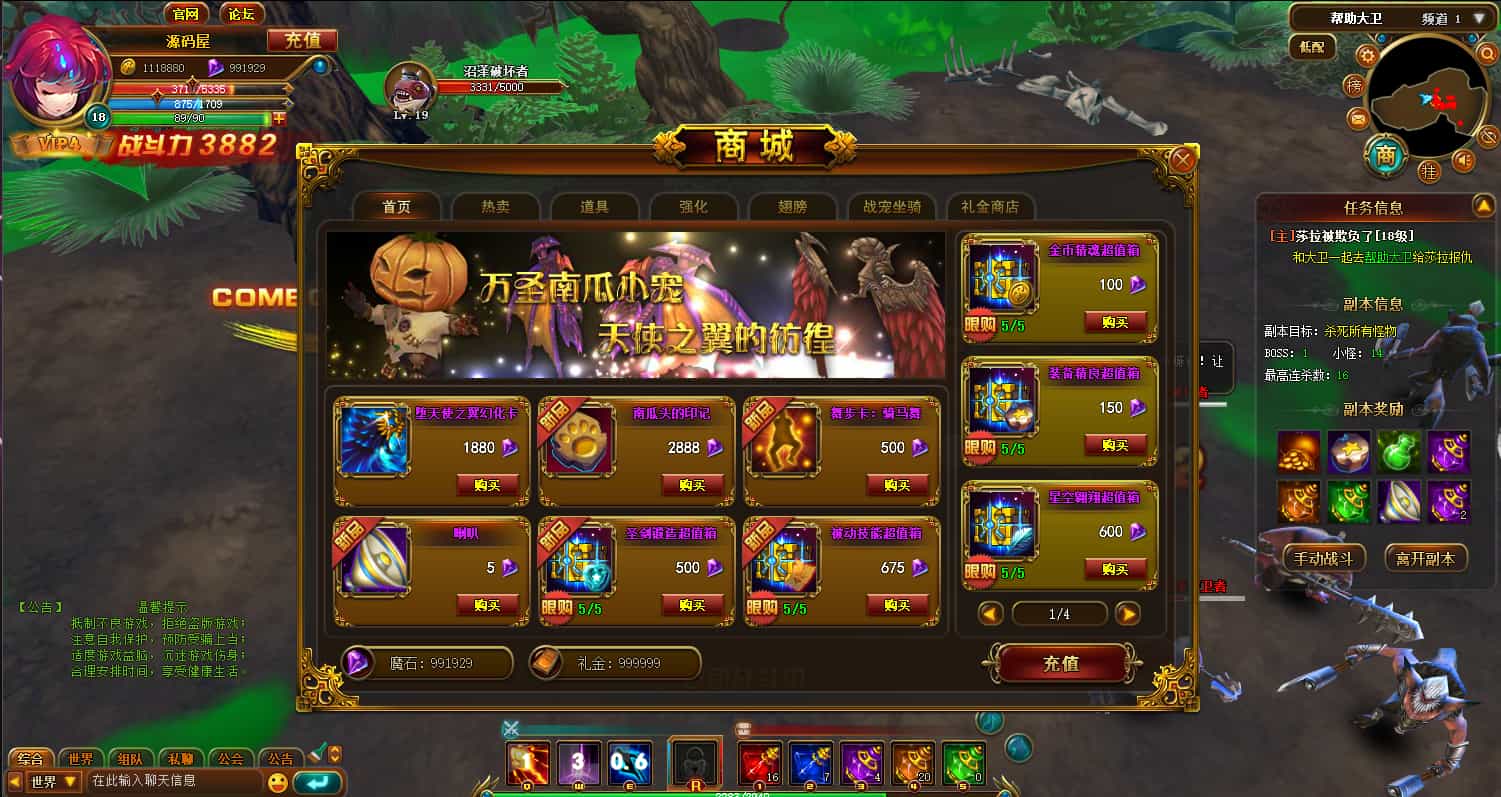Buy the 喇叭 horn item
The image size is (1501, 797).
(x=487, y=605)
